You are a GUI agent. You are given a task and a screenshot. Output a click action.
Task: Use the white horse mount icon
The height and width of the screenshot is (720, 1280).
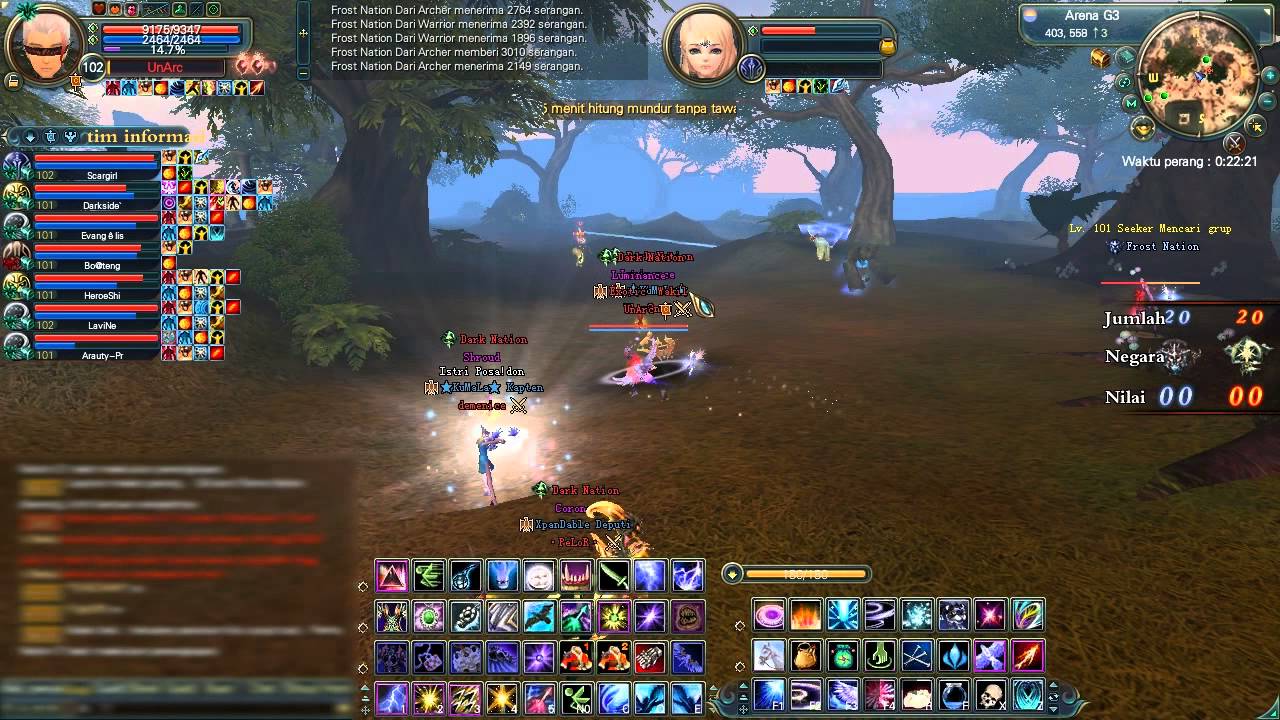tap(768, 655)
